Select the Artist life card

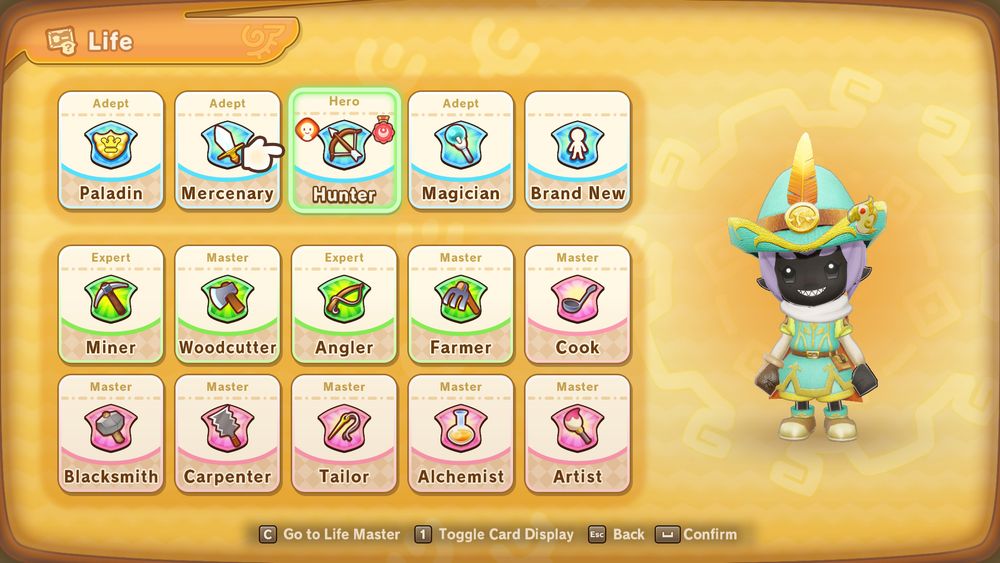578,433
